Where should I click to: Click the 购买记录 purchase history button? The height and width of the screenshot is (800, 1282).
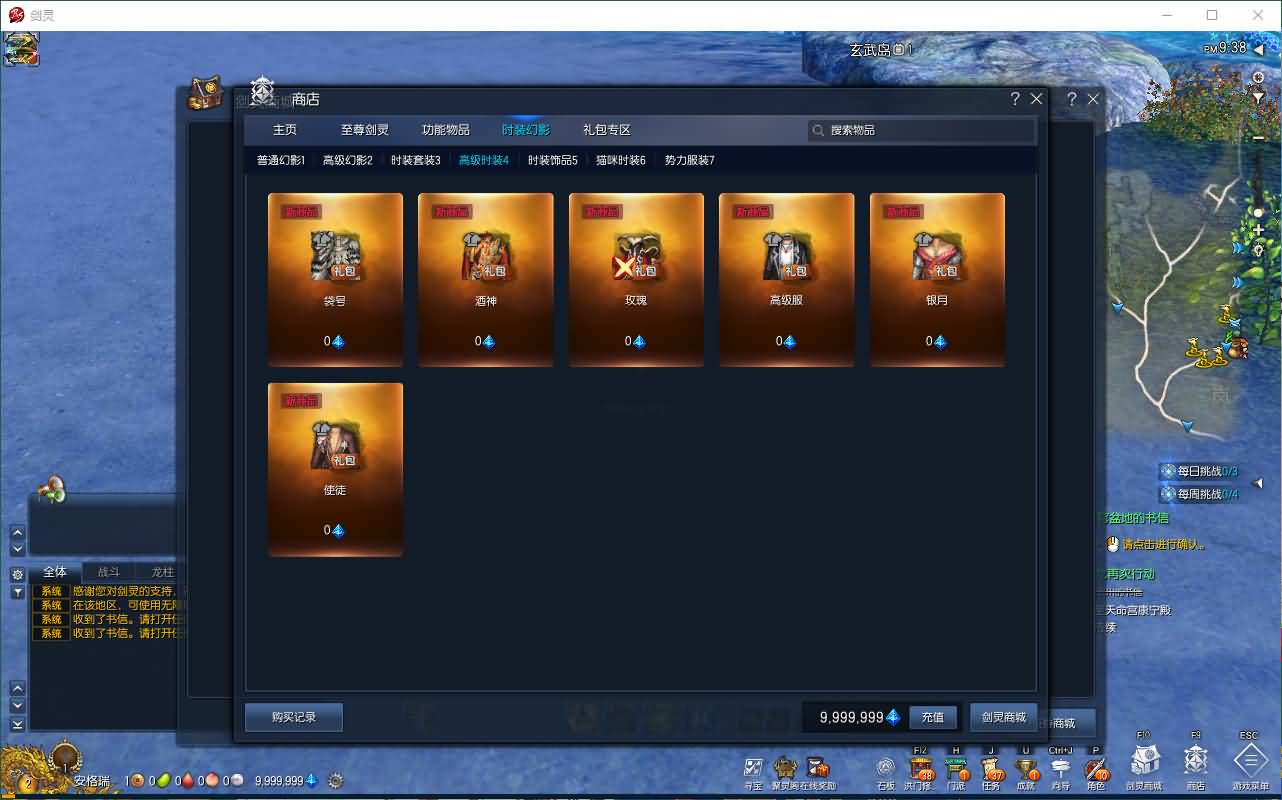293,717
